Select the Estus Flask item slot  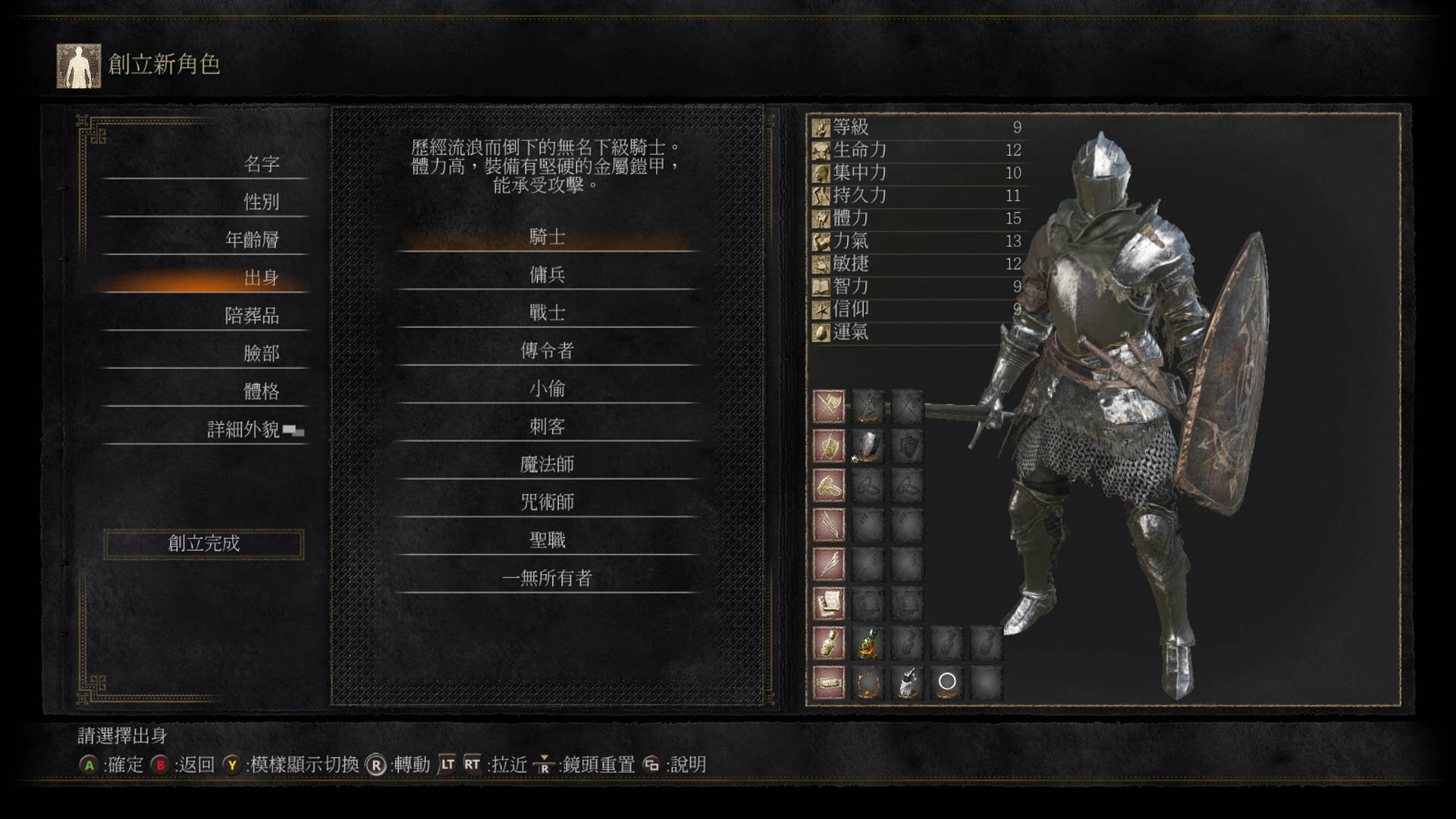pos(868,643)
